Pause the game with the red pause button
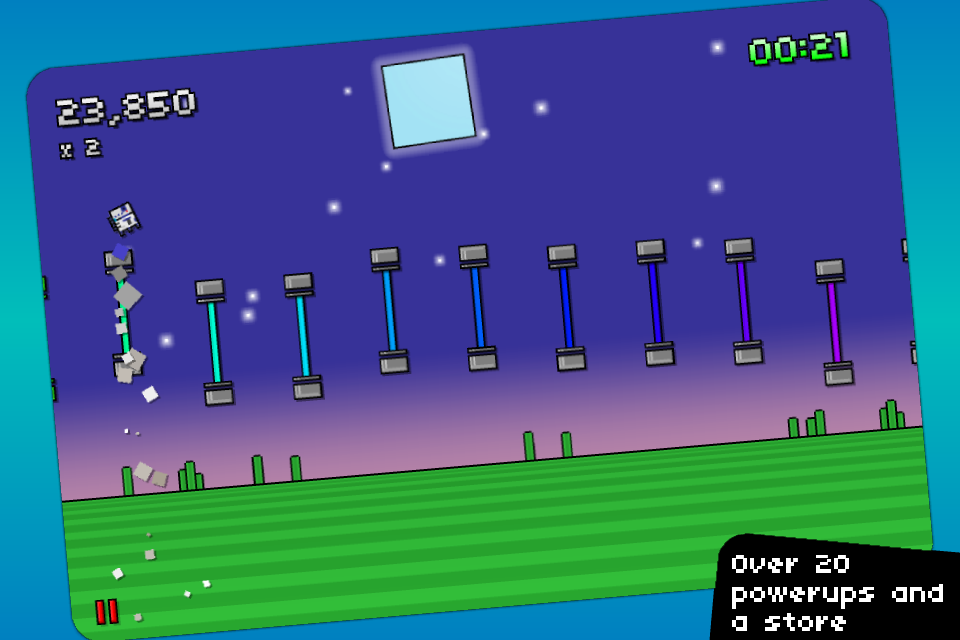 [107, 611]
